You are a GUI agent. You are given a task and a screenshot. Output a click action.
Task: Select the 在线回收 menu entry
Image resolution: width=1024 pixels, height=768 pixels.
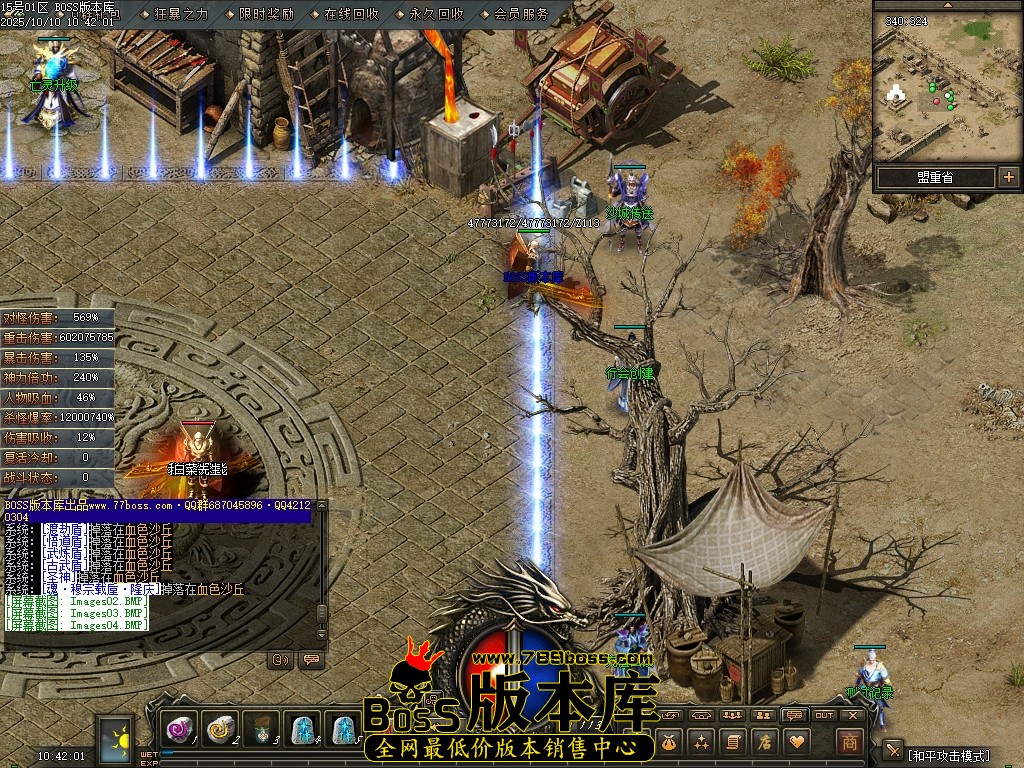coord(351,14)
